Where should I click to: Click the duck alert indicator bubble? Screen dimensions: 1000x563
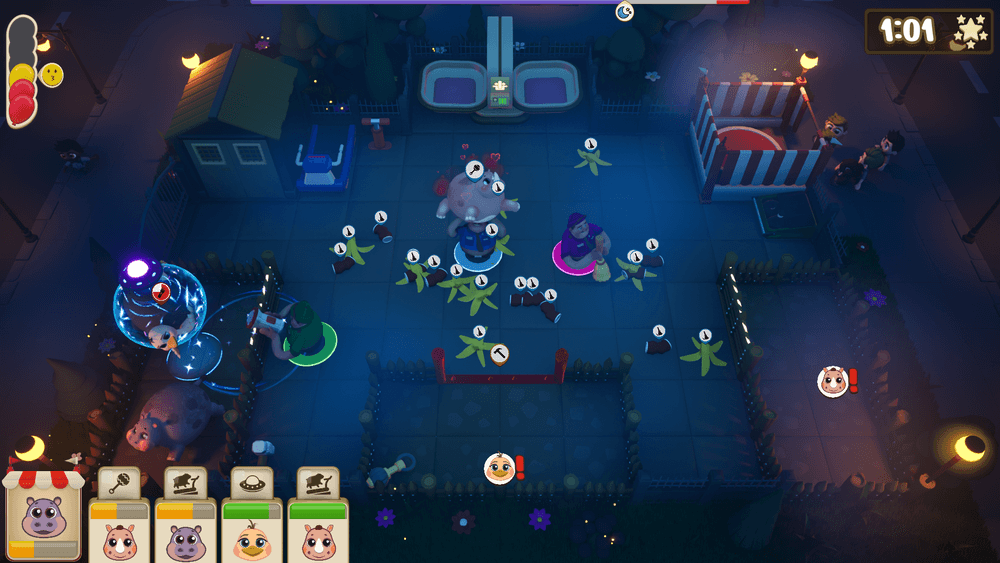pyautogui.click(x=499, y=467)
